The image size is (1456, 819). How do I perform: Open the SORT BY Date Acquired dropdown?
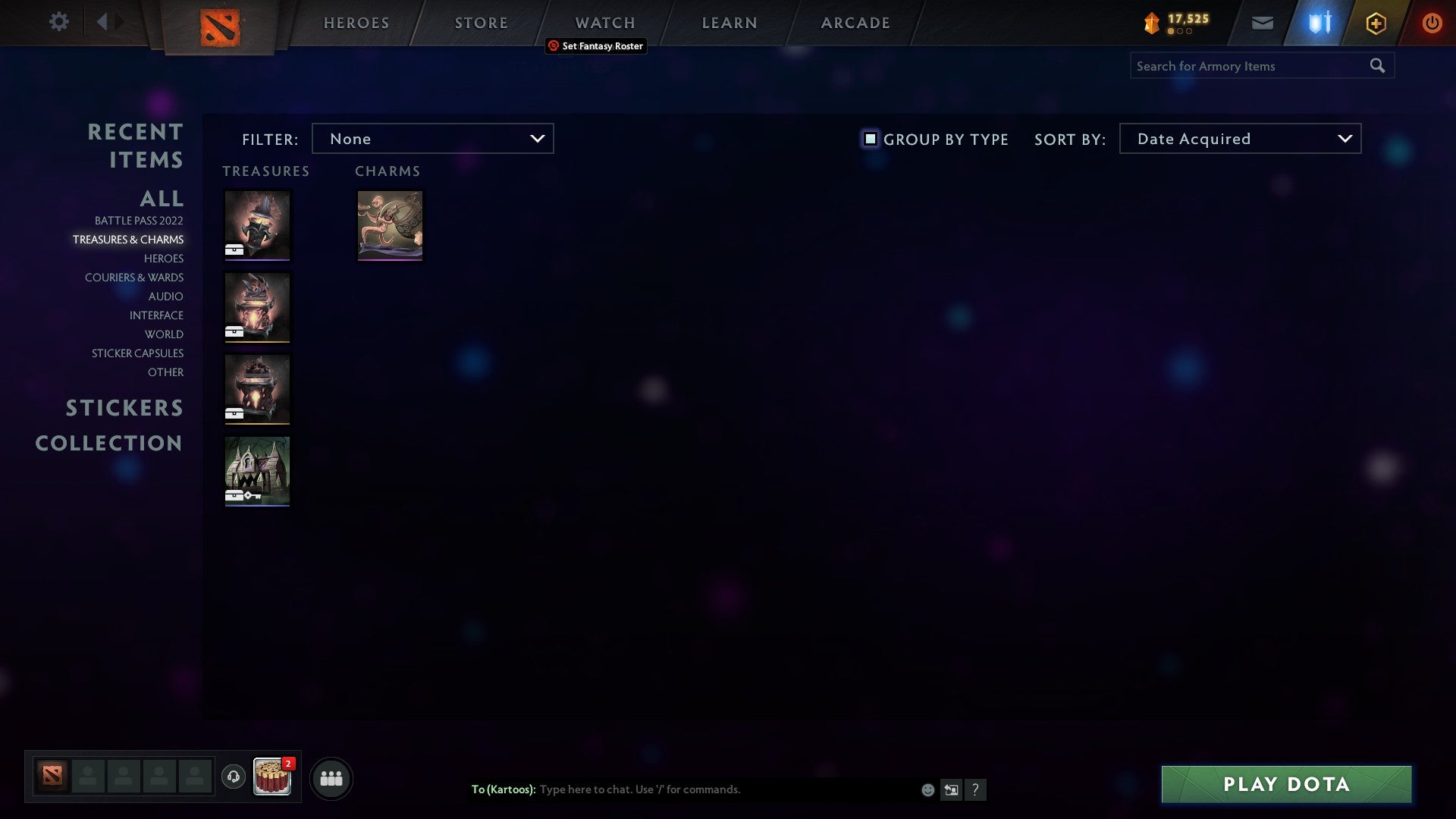click(x=1239, y=139)
